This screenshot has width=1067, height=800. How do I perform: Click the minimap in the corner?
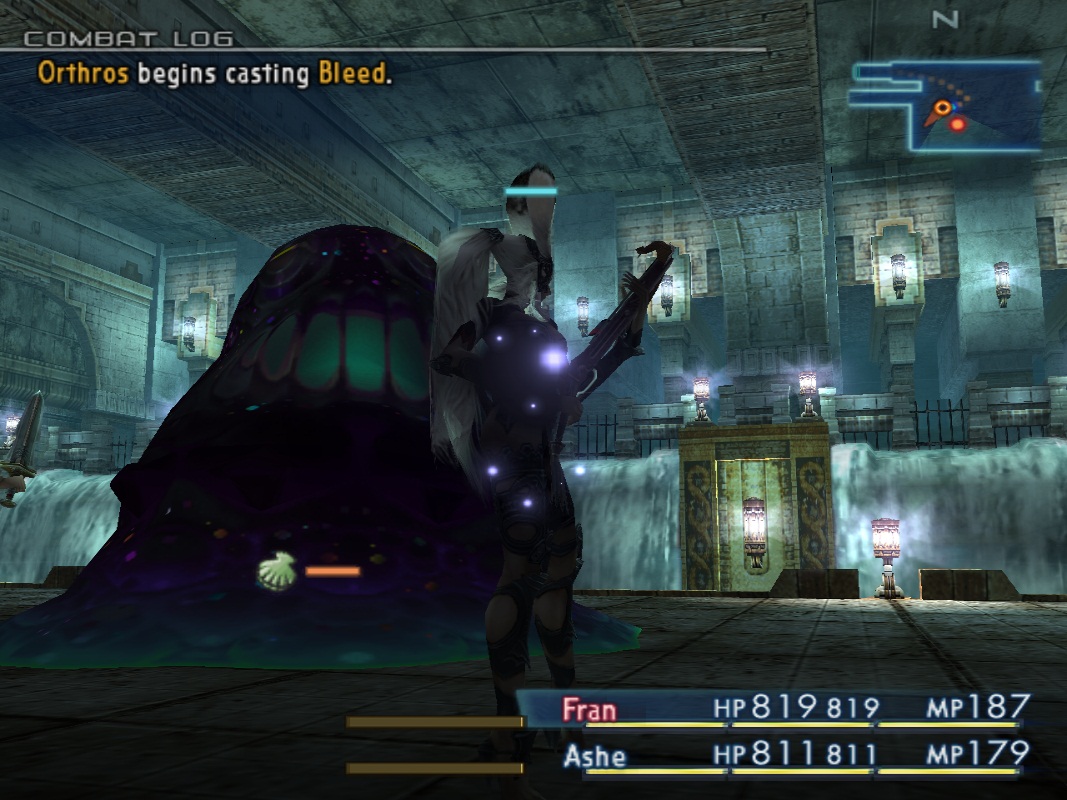click(x=944, y=105)
